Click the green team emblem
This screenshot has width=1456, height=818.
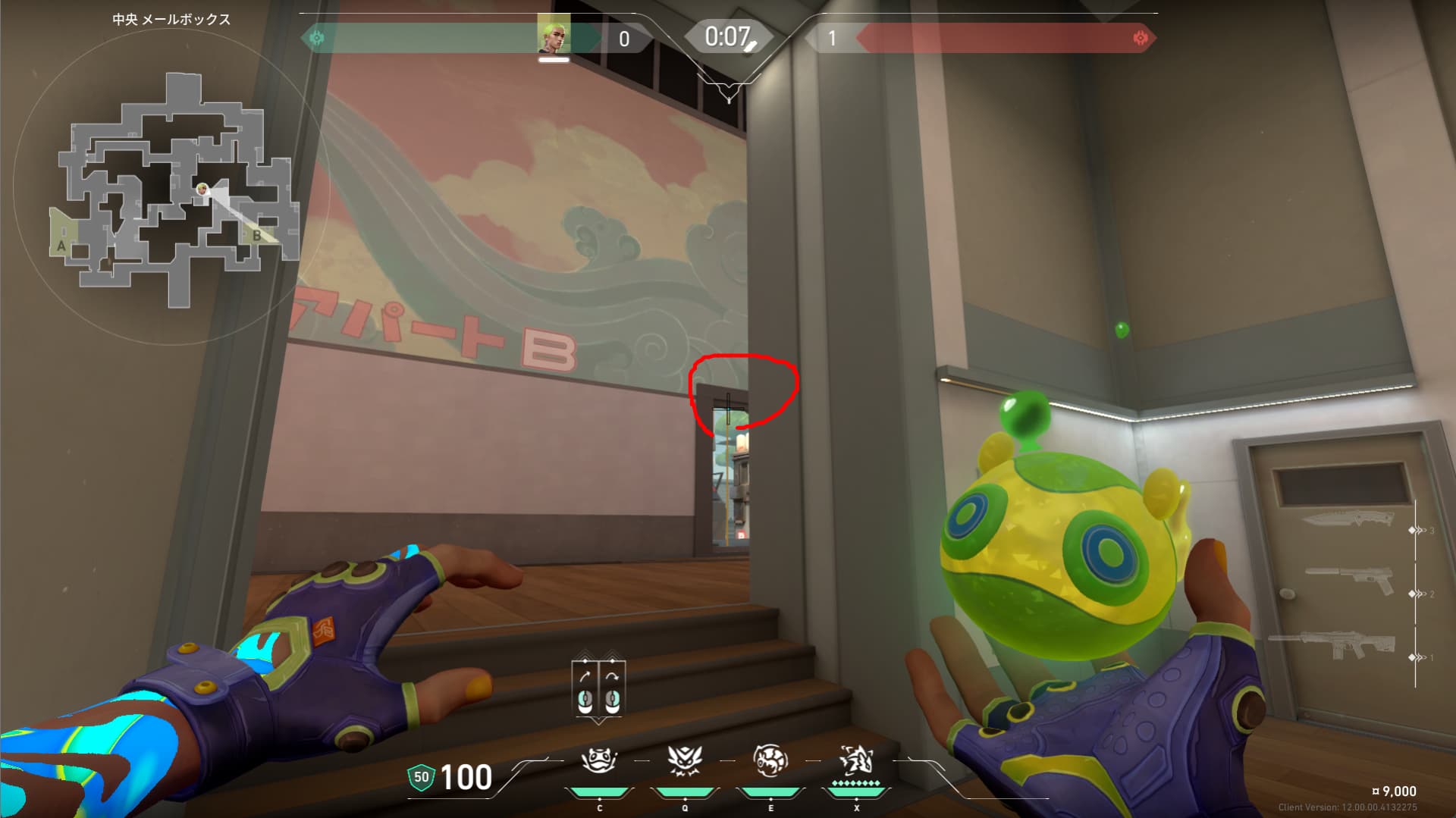pyautogui.click(x=317, y=38)
